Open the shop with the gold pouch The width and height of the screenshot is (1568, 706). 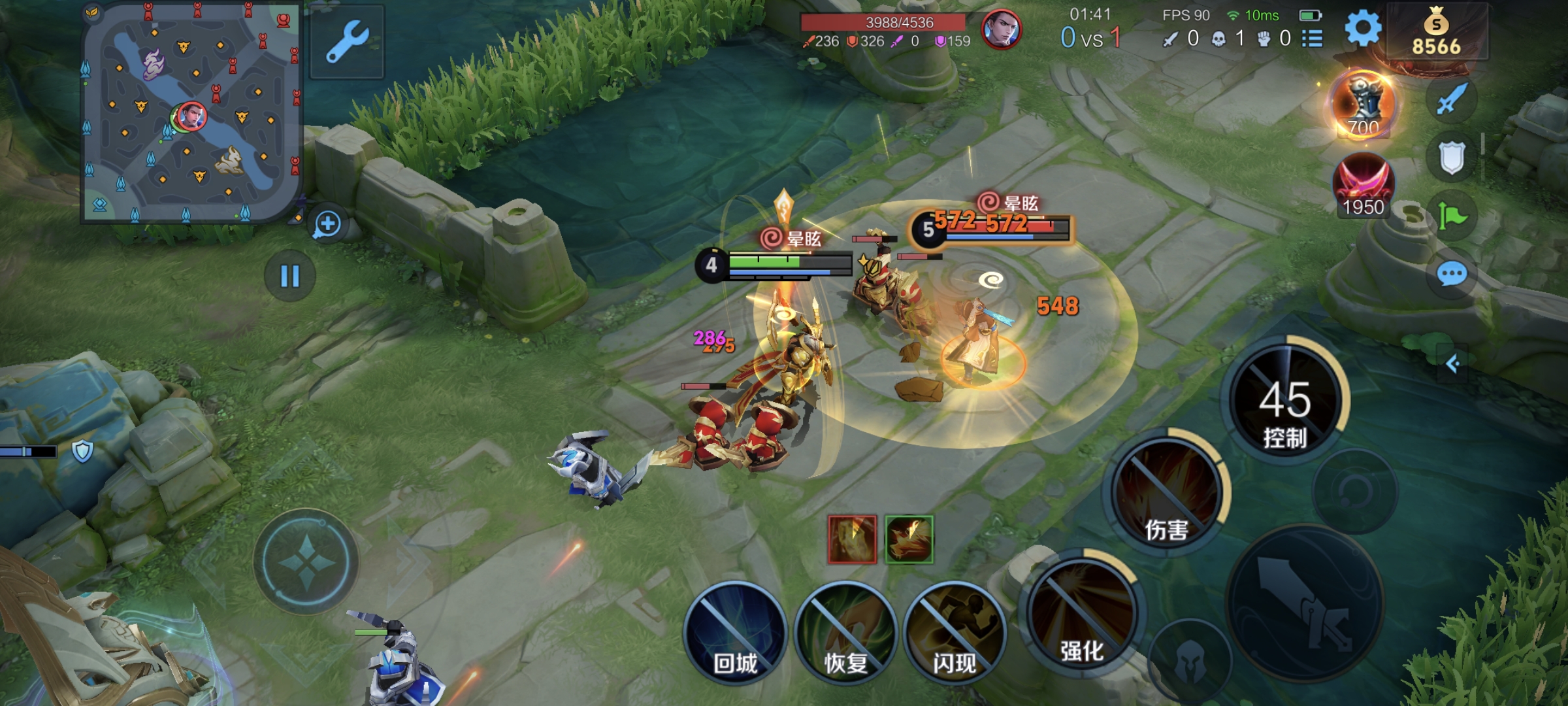coord(1436,31)
